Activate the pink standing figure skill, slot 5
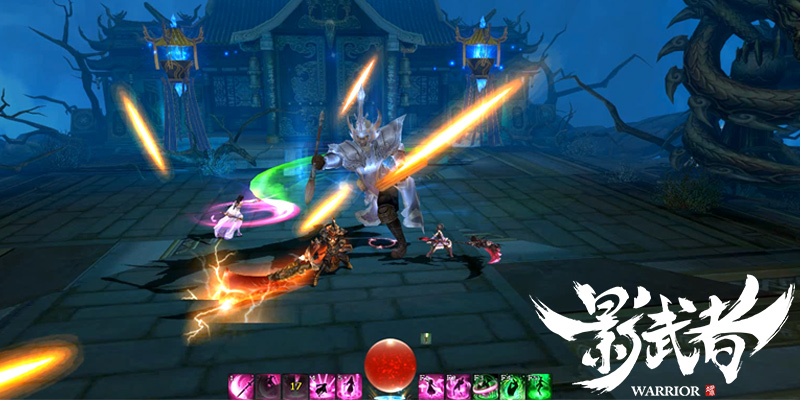800x400 pixels. click(349, 385)
